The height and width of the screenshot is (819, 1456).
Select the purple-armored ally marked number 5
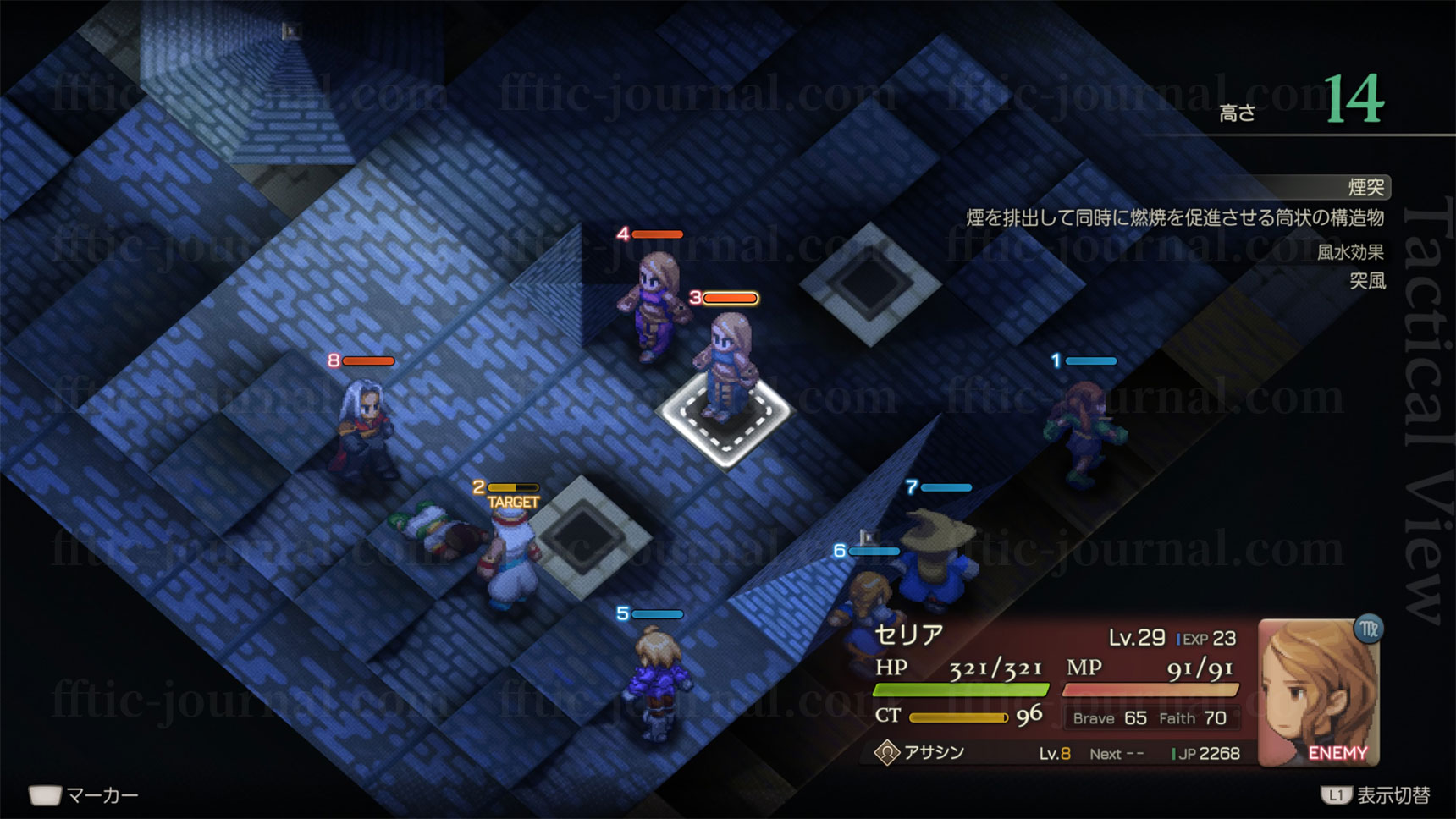pyautogui.click(x=655, y=677)
